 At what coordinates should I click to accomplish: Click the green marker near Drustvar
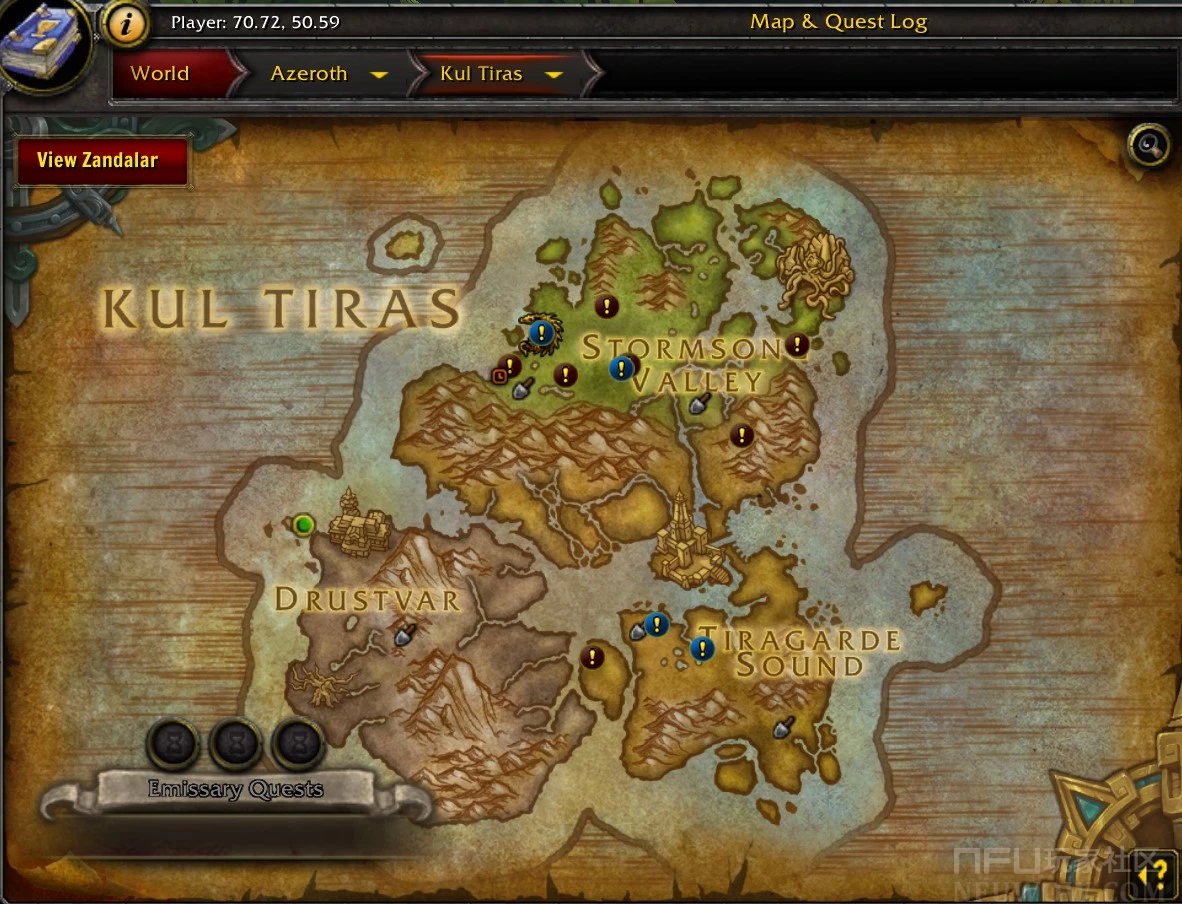pos(304,524)
